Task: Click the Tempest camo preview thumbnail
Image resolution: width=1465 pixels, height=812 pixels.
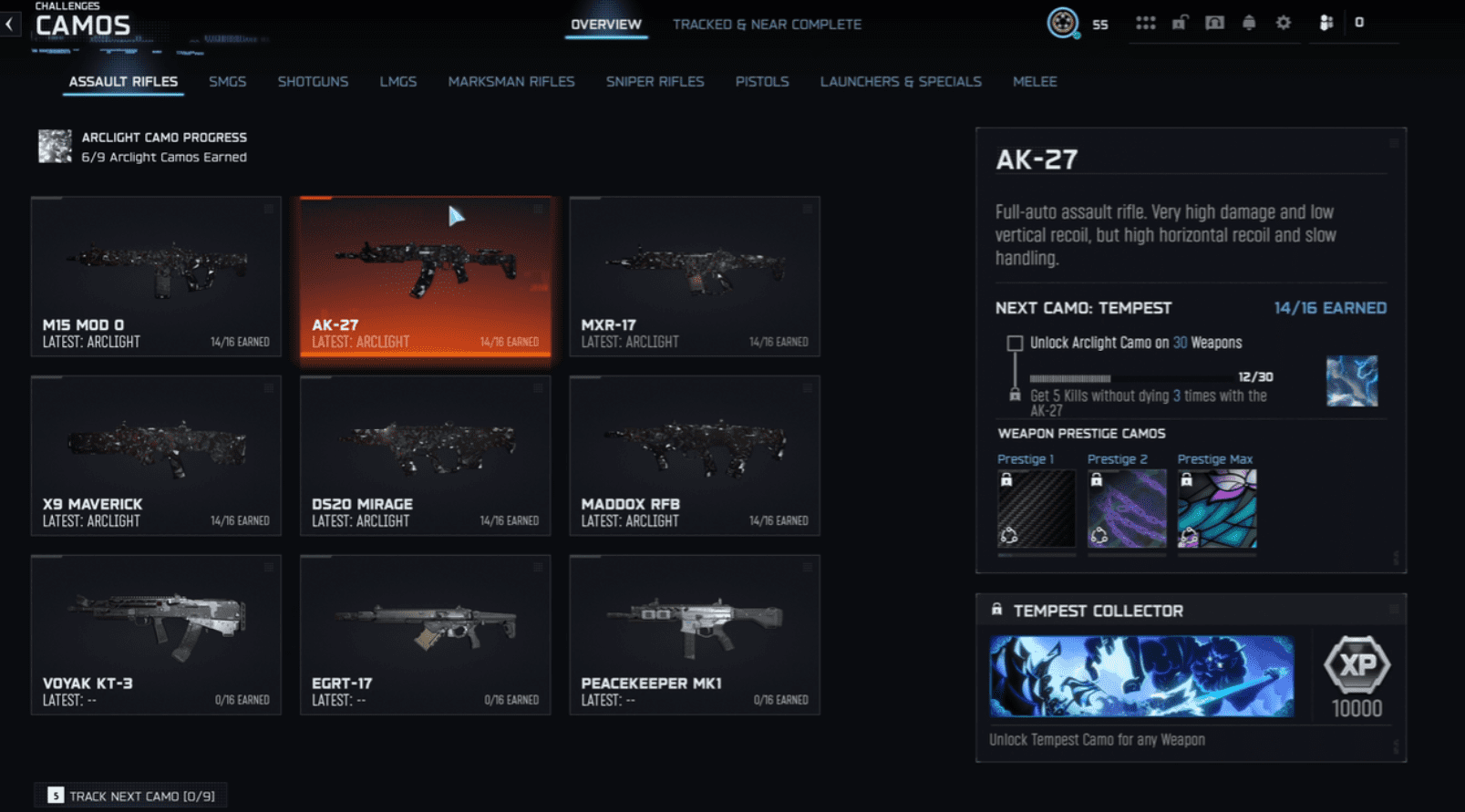Action: [1353, 381]
